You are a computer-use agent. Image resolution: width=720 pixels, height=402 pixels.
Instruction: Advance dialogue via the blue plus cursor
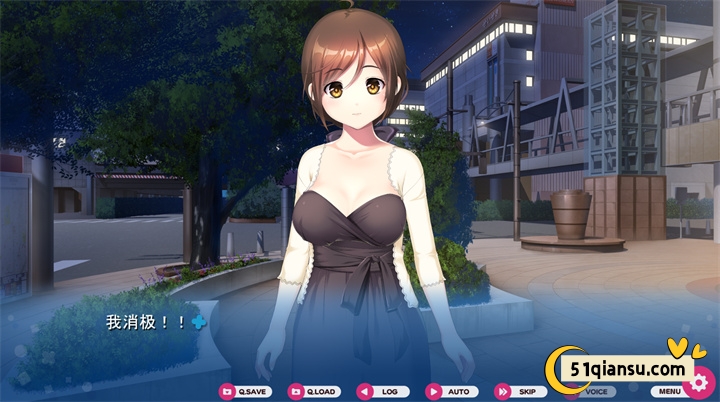tap(199, 322)
